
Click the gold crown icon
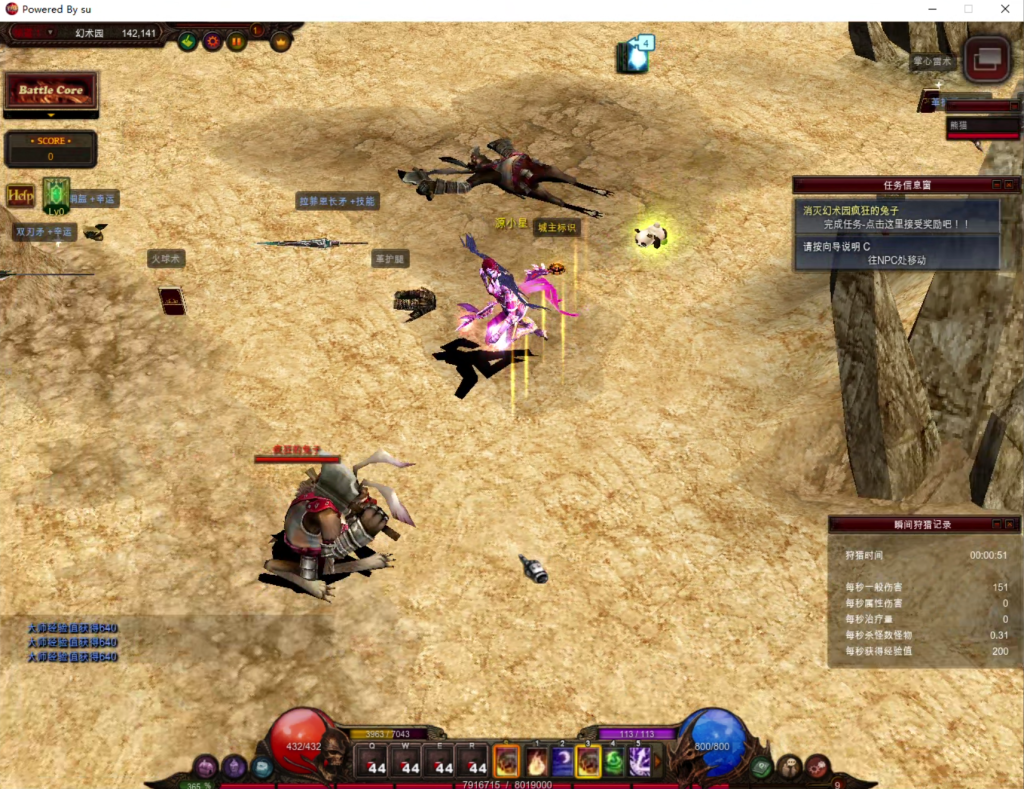[x=280, y=41]
